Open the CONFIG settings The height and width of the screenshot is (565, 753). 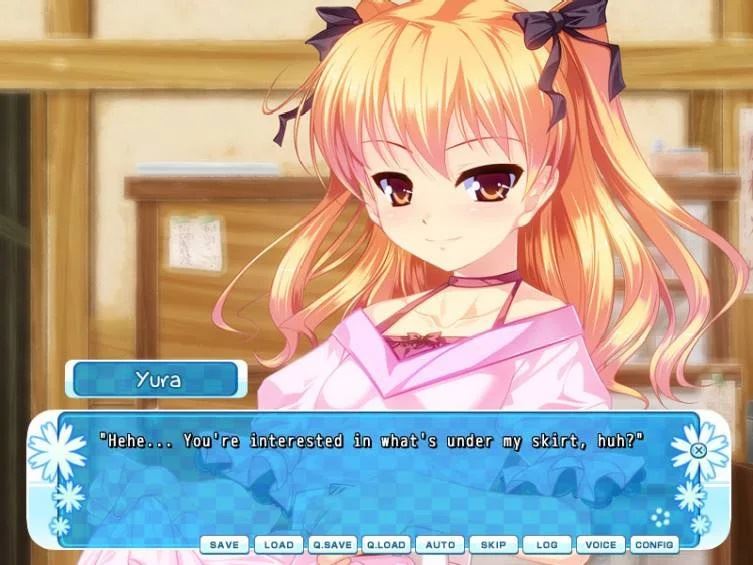(x=654, y=545)
